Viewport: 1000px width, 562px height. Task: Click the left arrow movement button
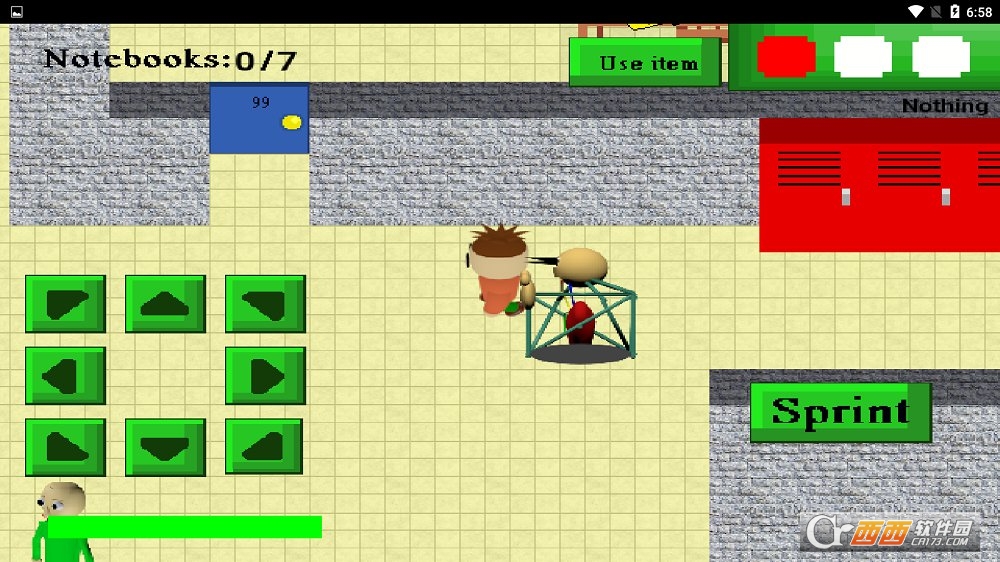coord(65,375)
